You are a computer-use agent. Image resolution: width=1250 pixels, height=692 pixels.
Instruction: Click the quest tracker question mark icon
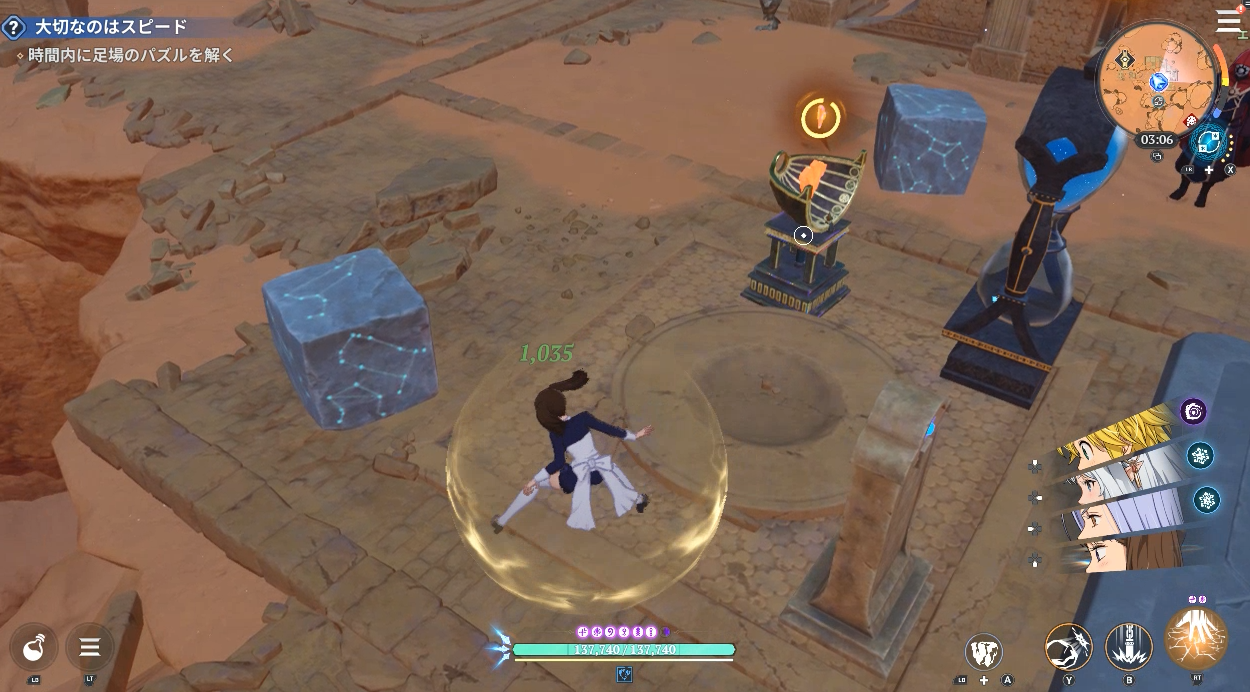[15, 27]
